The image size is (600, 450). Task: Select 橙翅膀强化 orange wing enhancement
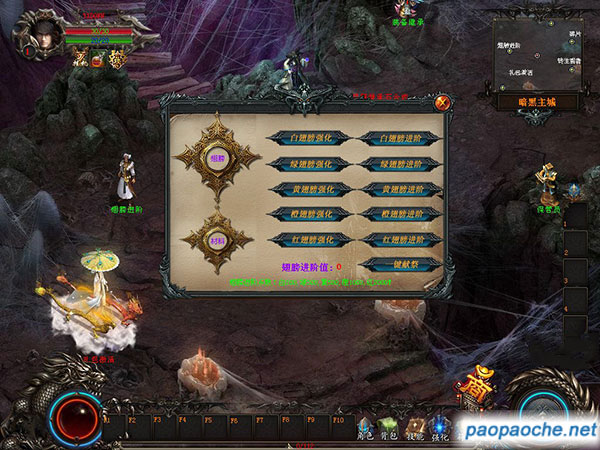click(x=310, y=213)
